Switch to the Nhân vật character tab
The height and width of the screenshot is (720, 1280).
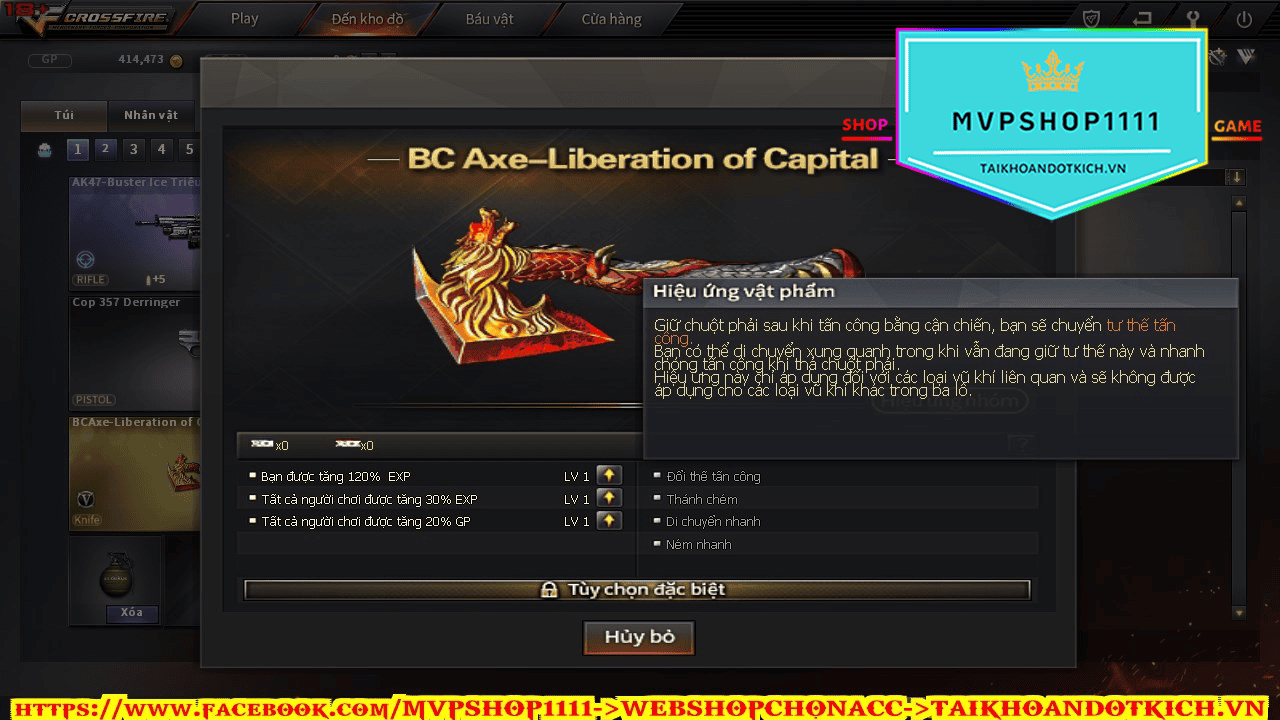pyautogui.click(x=151, y=115)
